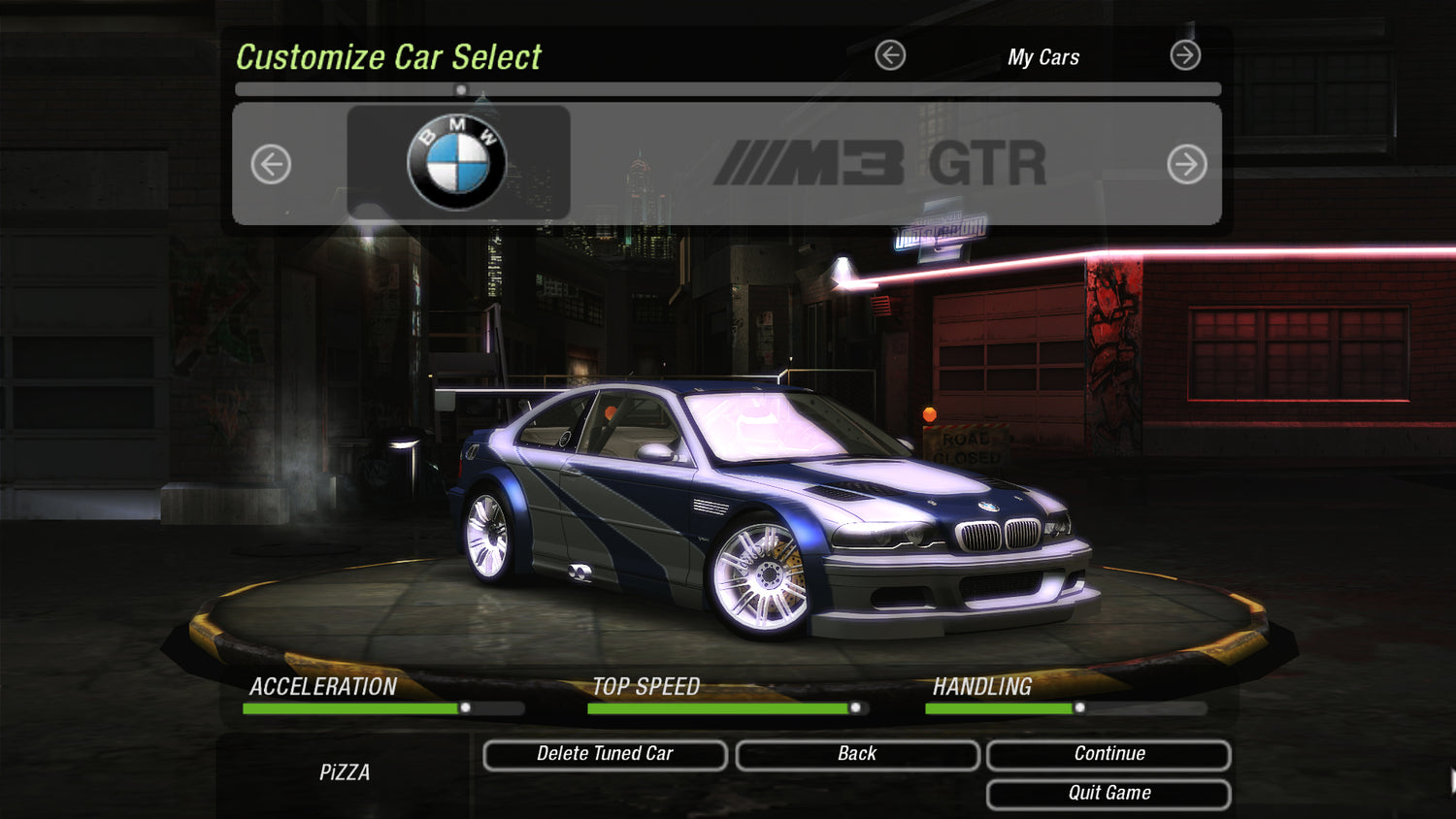1456x819 pixels.
Task: Choose Continue to customize this car
Action: coord(1109,755)
